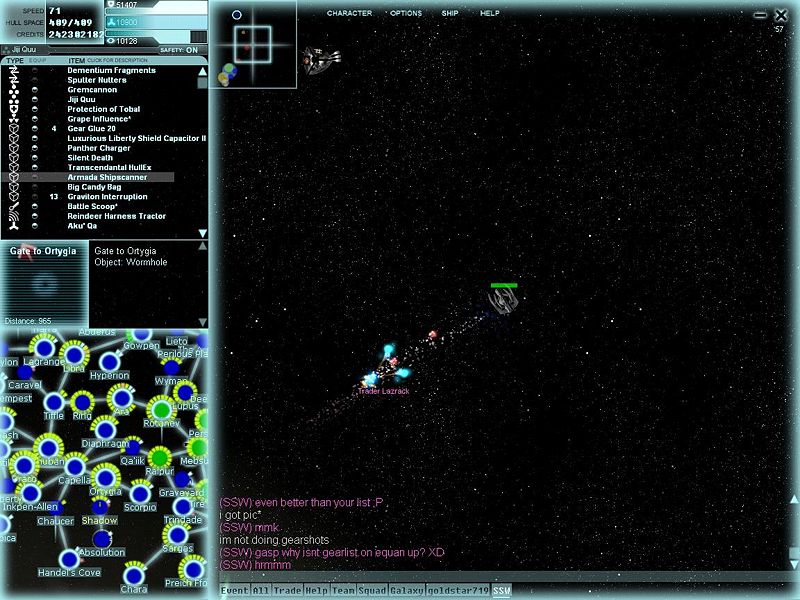Select Gremcannon in the item list
800x600 pixels.
click(94, 90)
